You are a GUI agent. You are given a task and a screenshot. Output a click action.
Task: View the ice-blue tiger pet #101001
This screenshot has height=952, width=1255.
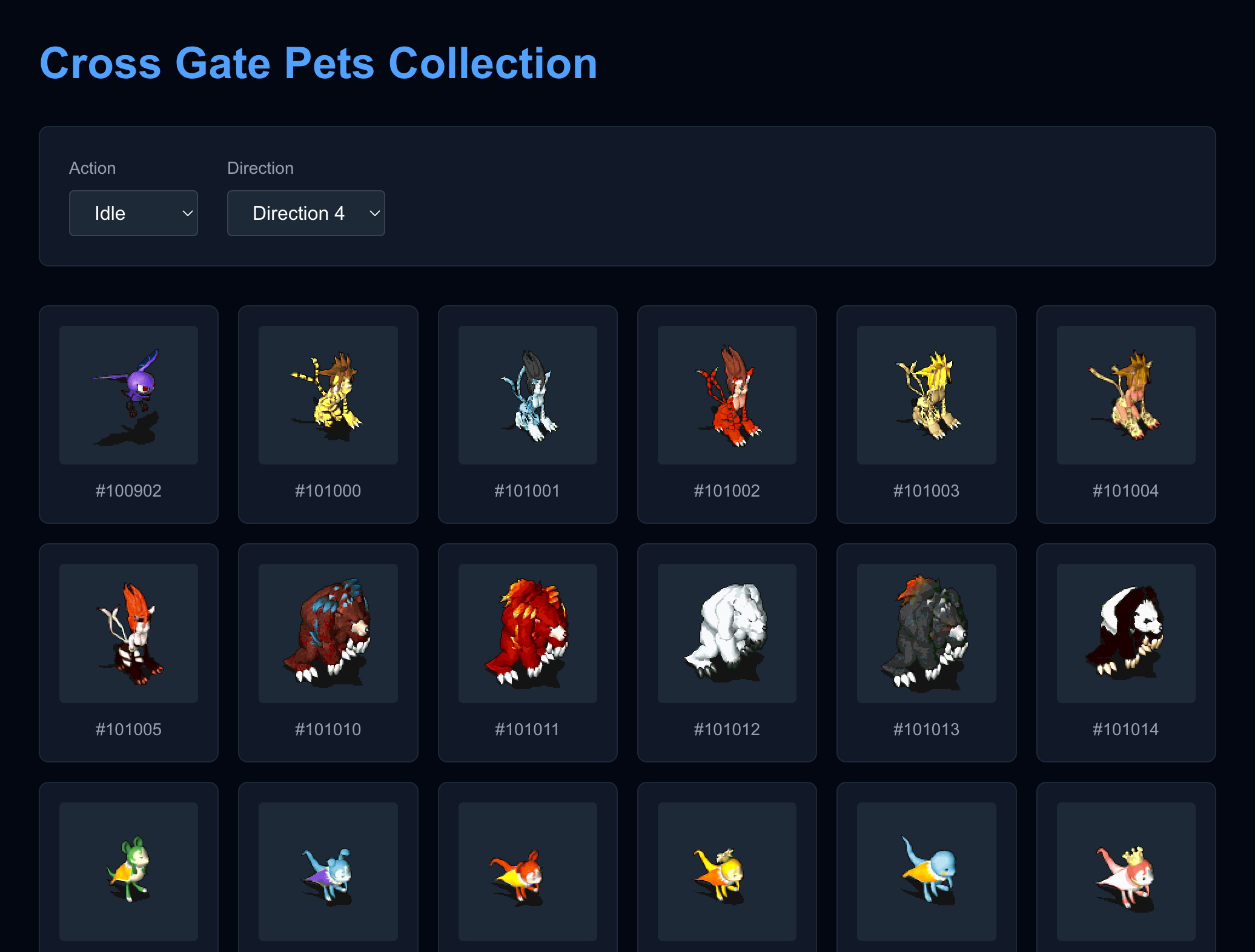click(528, 395)
